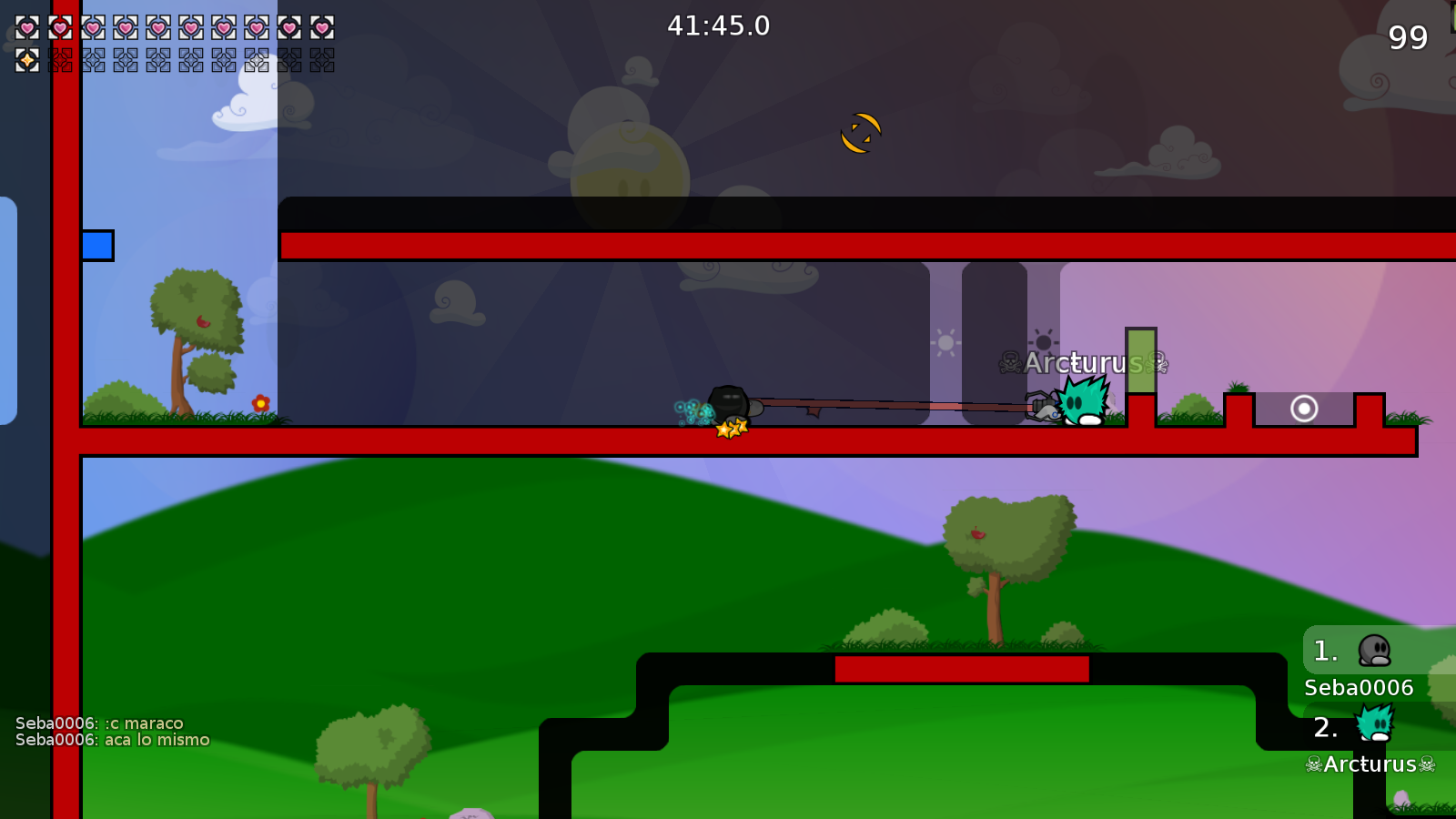Toggle the second empty star slot
1456x819 pixels.
point(58,62)
